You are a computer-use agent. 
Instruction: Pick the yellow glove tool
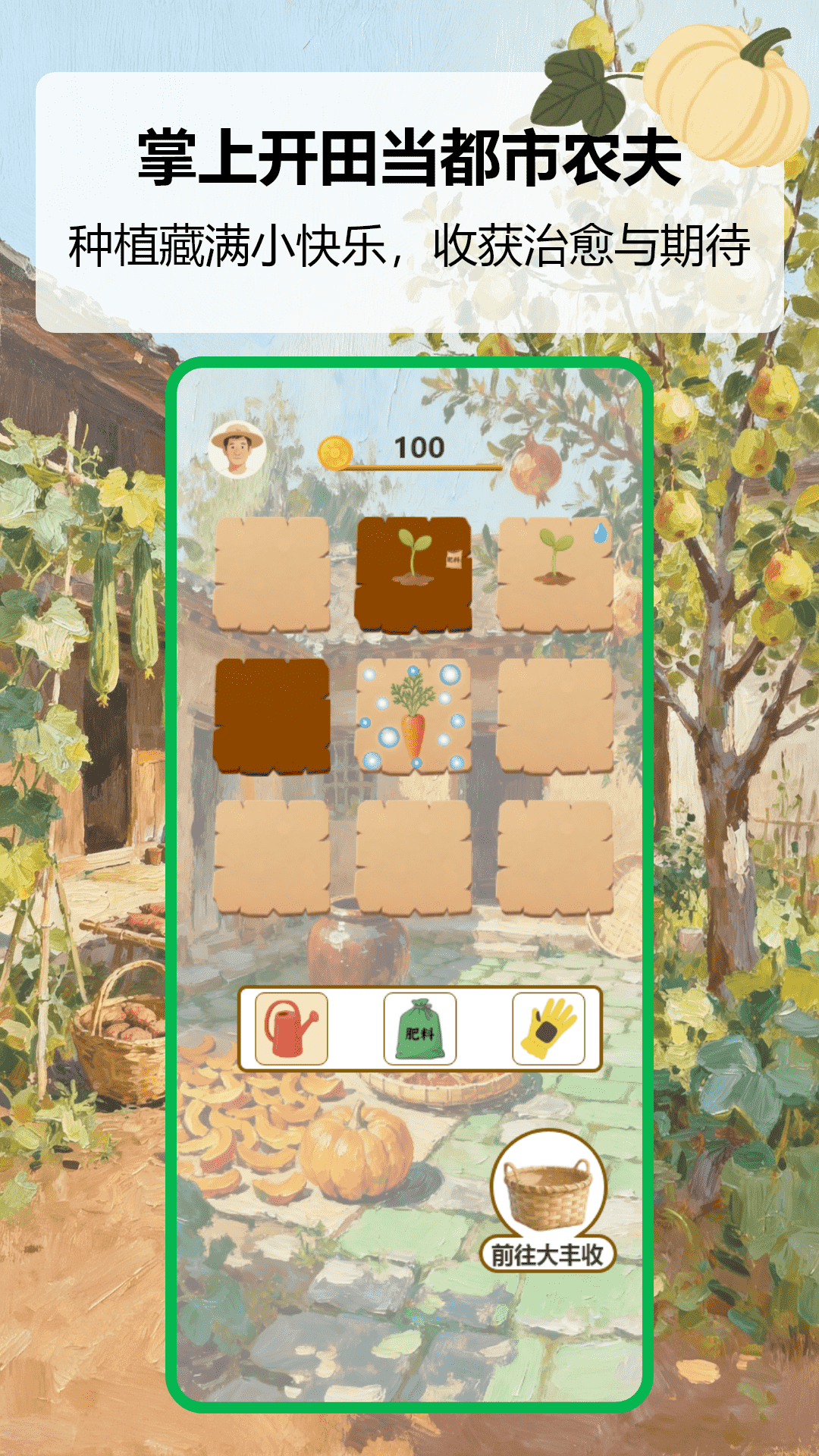pos(548,1029)
